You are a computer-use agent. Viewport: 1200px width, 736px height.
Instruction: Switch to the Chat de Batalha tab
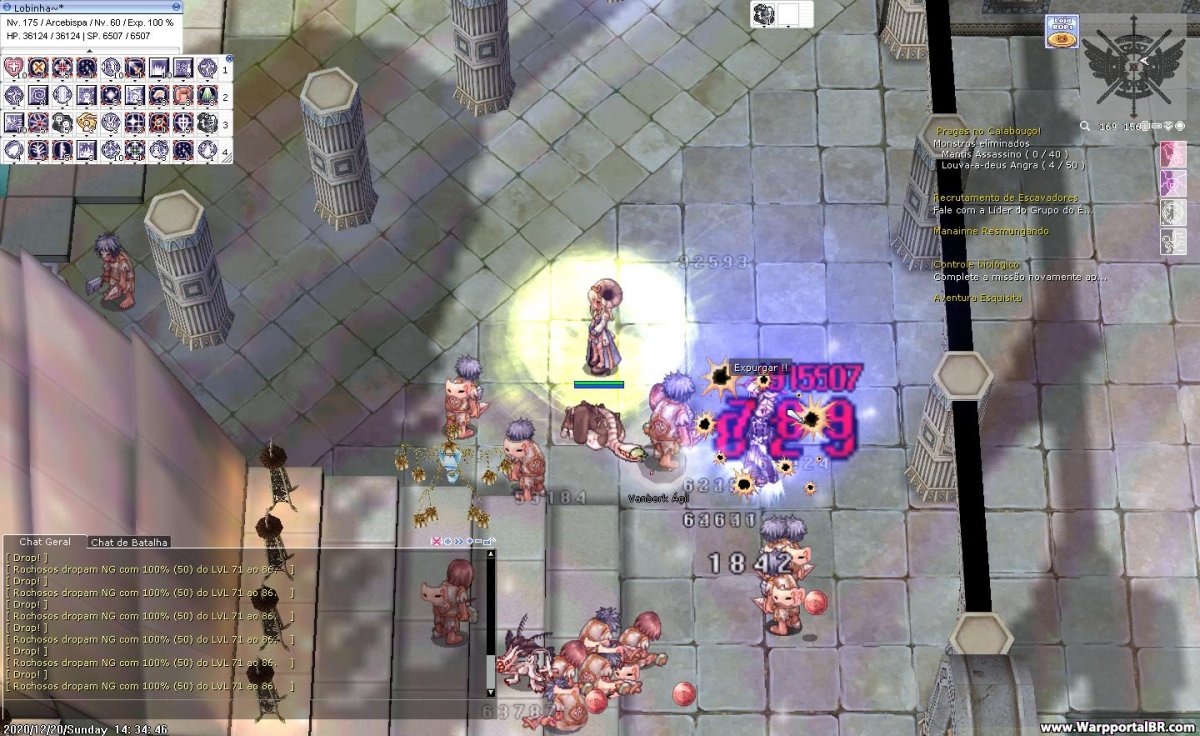coord(129,542)
